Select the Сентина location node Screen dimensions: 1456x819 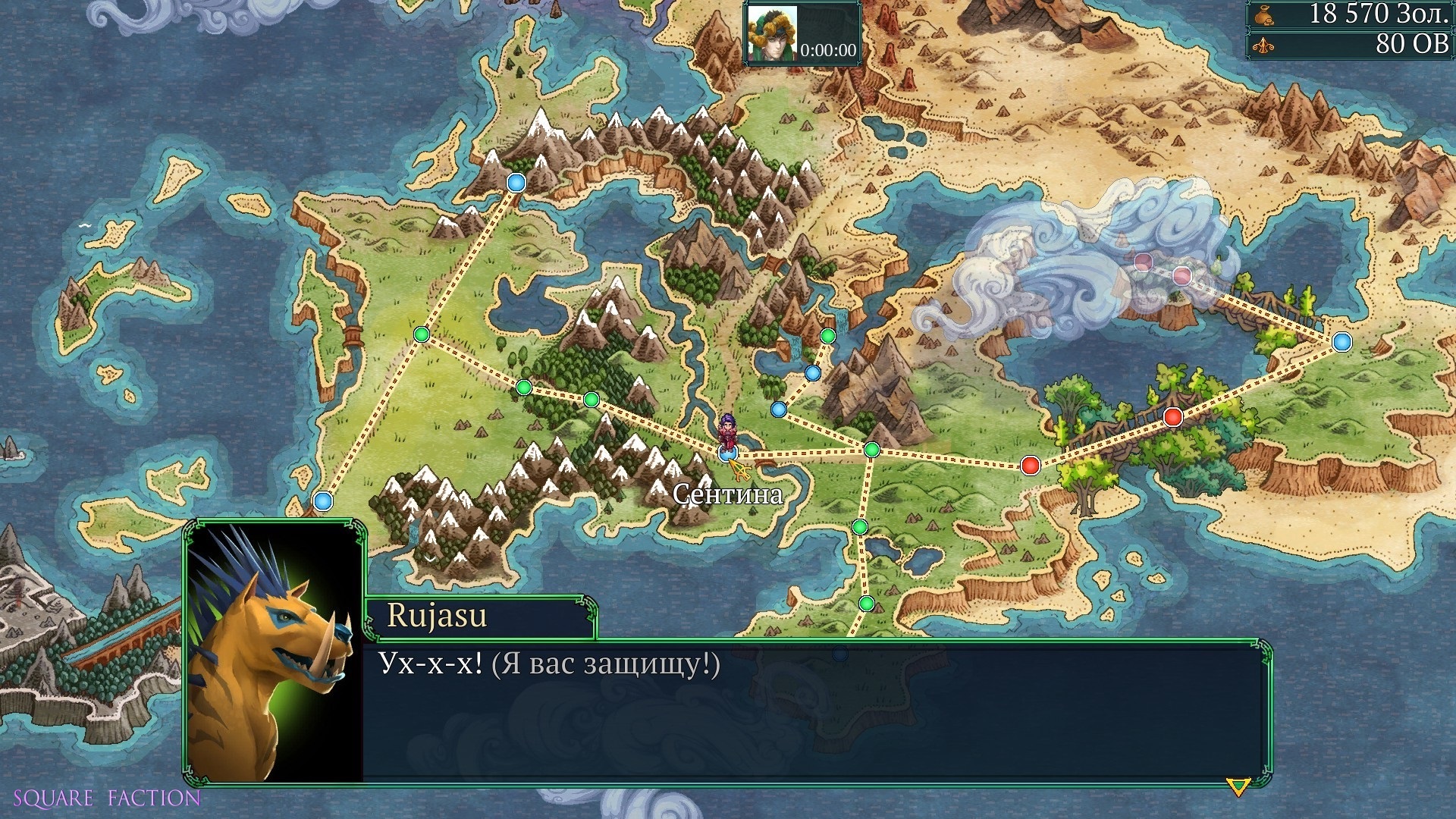pos(727,453)
